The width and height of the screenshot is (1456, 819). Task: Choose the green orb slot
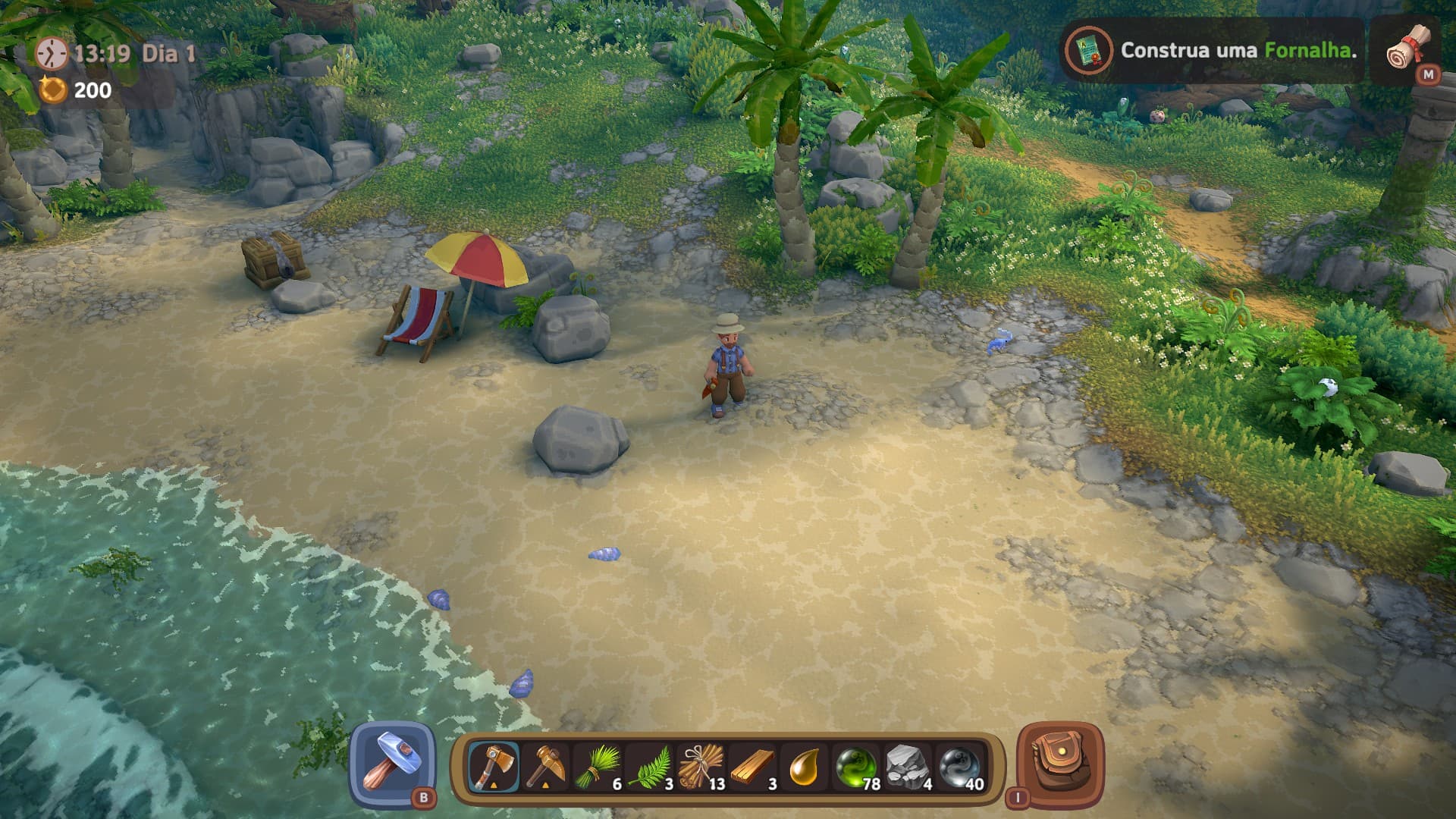(x=857, y=767)
